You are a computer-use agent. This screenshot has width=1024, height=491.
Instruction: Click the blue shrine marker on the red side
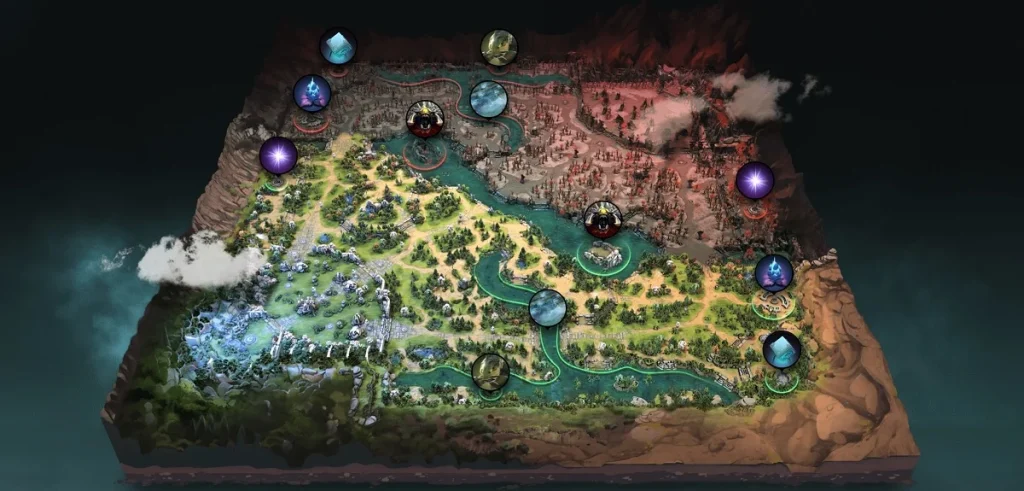(x=312, y=94)
